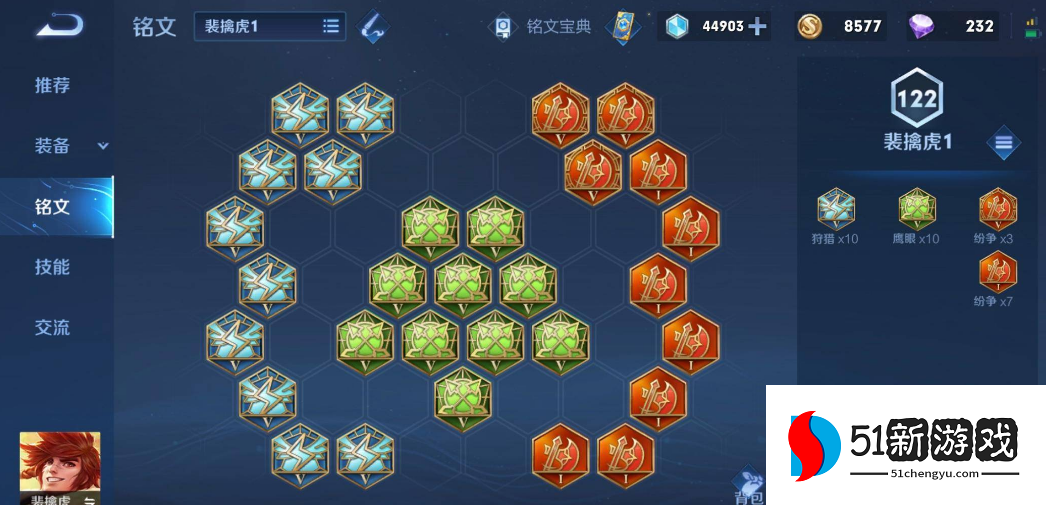The height and width of the screenshot is (505, 1046).
Task: Open the 推荐 recommendations tab
Action: (x=53, y=85)
